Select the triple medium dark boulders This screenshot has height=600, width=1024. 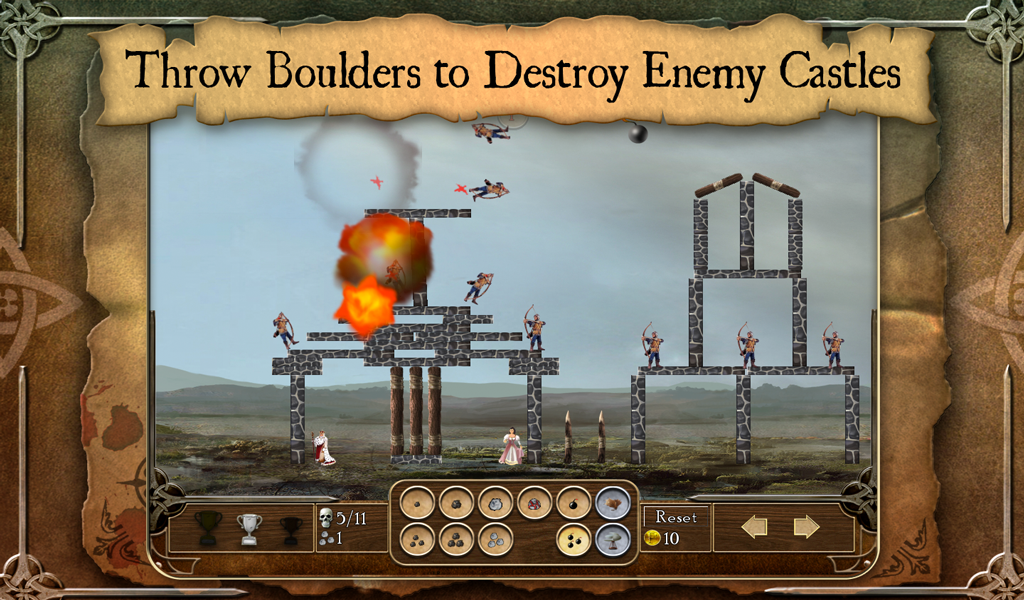[x=456, y=540]
